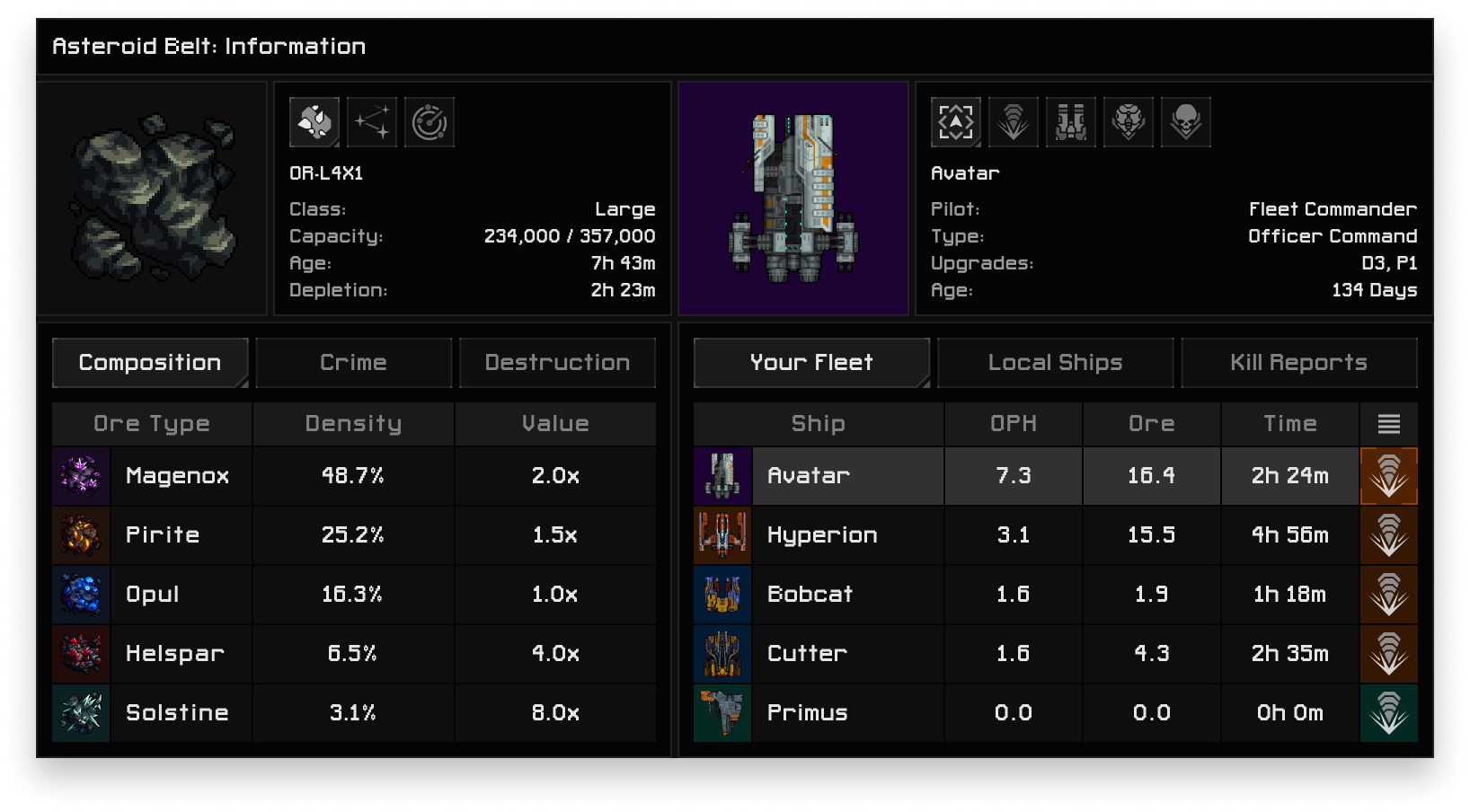
Task: Toggle mining beam for Avatar
Action: click(1389, 476)
